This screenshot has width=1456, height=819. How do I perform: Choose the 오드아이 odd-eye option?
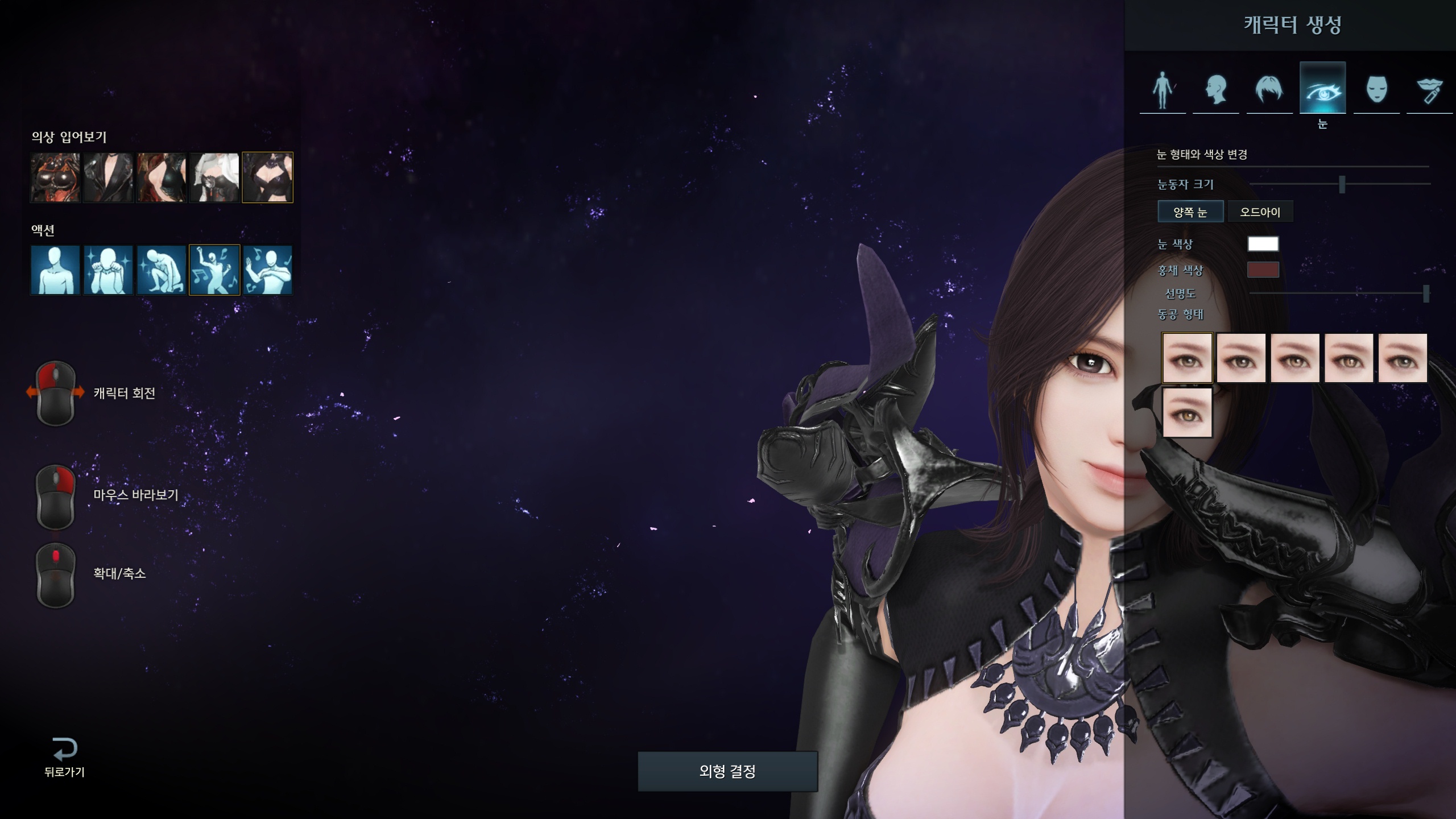[1260, 212]
